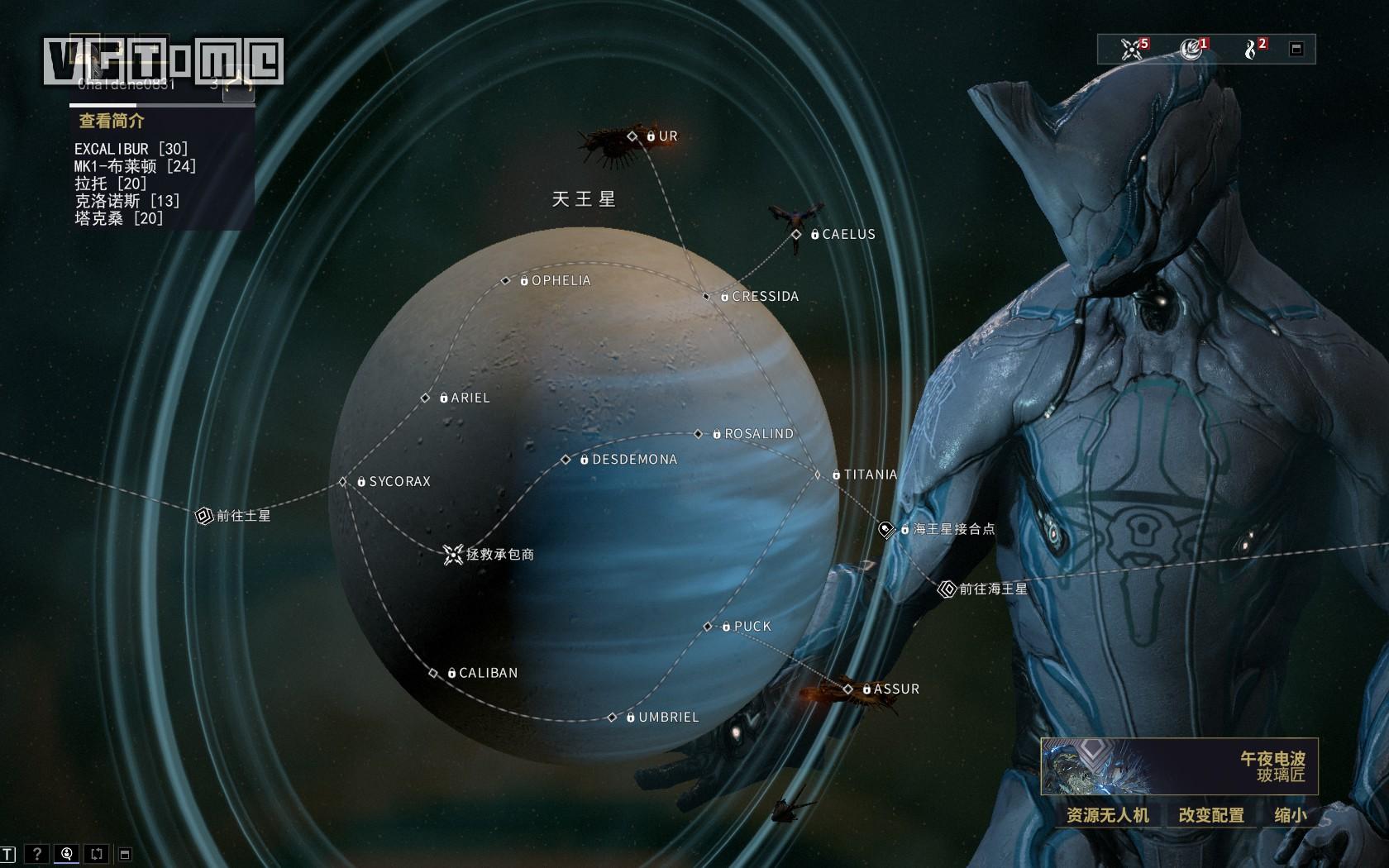
Task: Choose the DESDEMONA mission node
Action: click(x=566, y=460)
